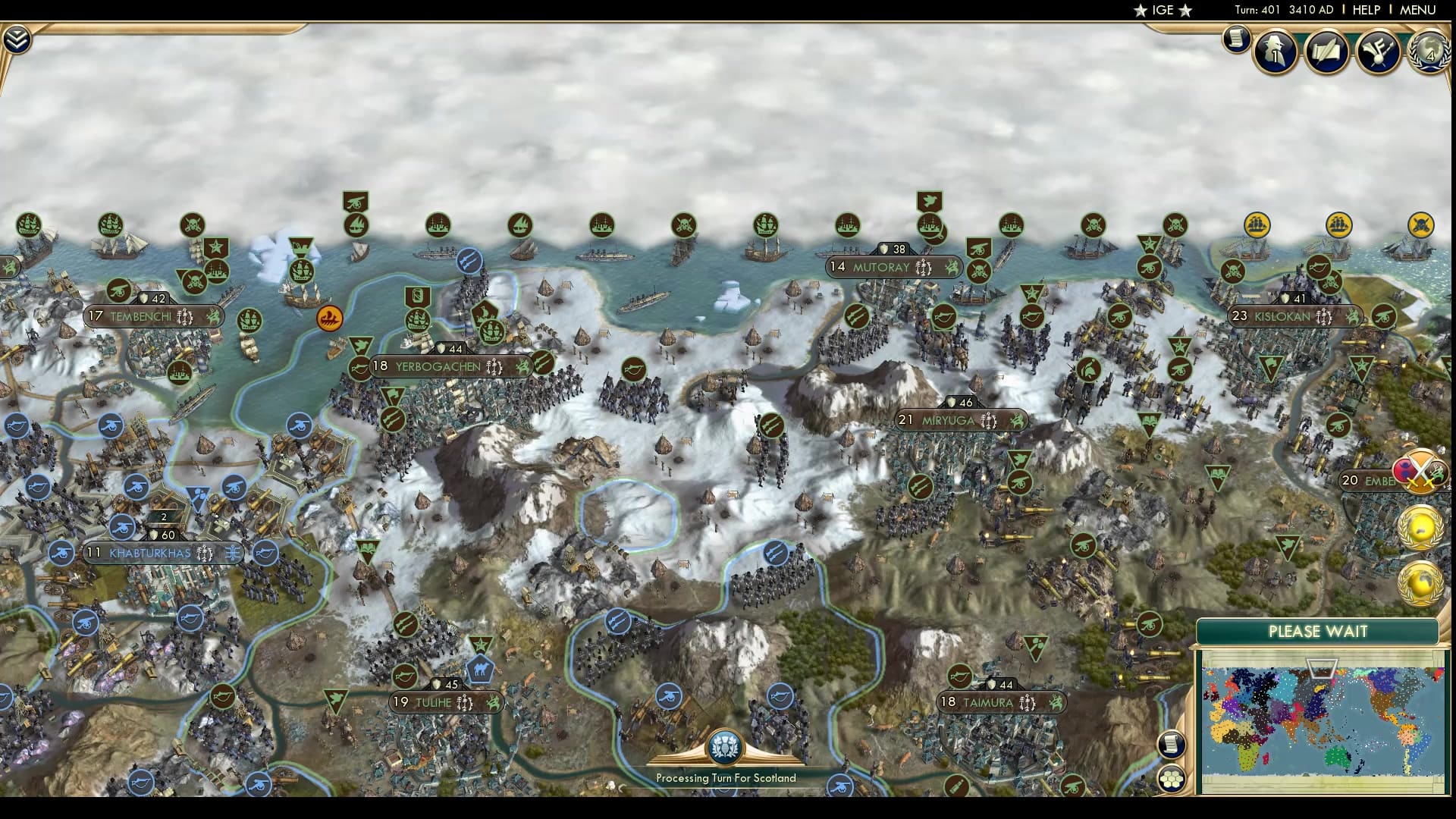
Task: Open the log scroll icon beside the minimap
Action: click(x=1172, y=744)
